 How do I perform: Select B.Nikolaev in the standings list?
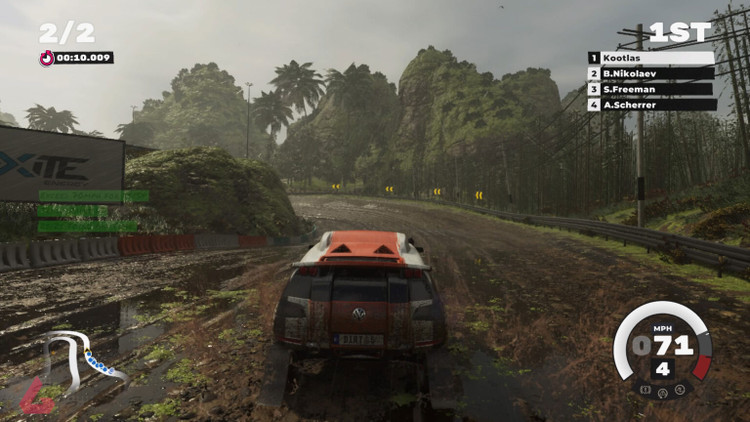tap(651, 74)
